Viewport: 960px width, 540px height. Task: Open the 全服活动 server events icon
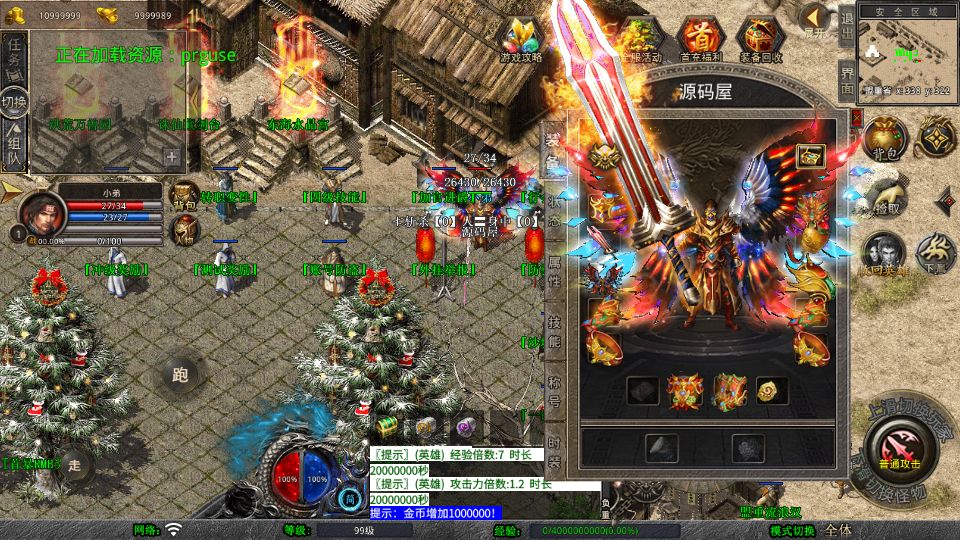click(641, 40)
